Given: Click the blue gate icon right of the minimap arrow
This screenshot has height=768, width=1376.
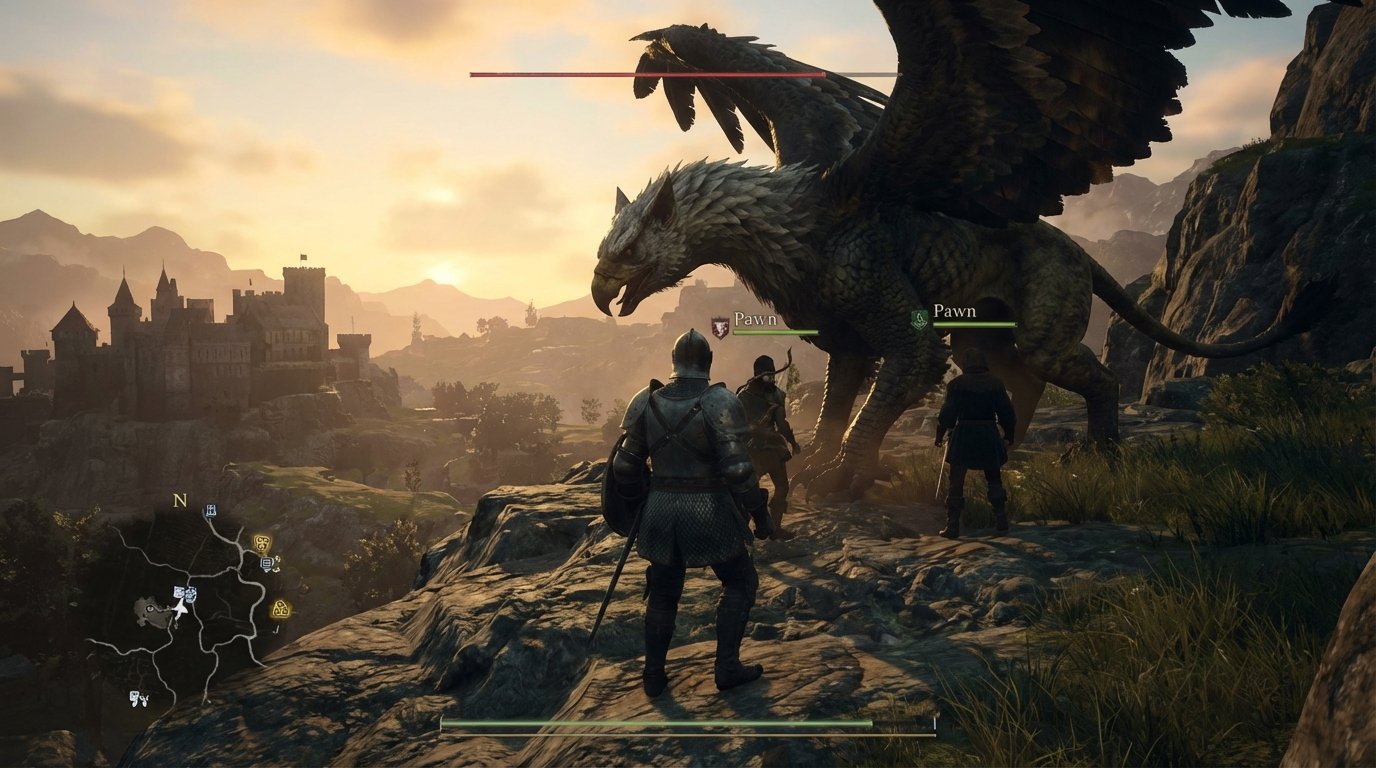Looking at the screenshot, I should [x=193, y=594].
